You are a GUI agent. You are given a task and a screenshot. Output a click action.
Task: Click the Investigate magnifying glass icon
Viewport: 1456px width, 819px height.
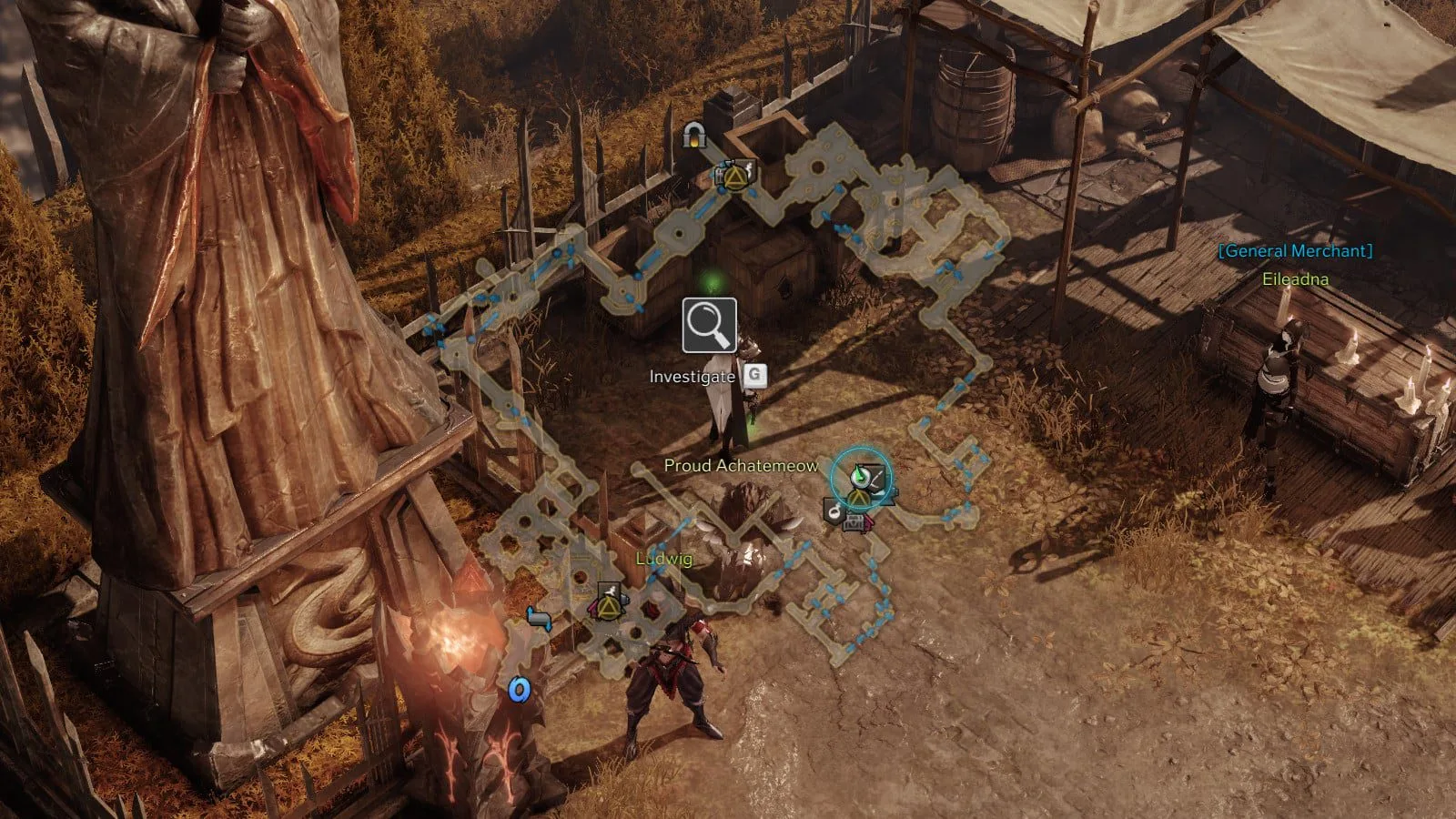[x=710, y=325]
